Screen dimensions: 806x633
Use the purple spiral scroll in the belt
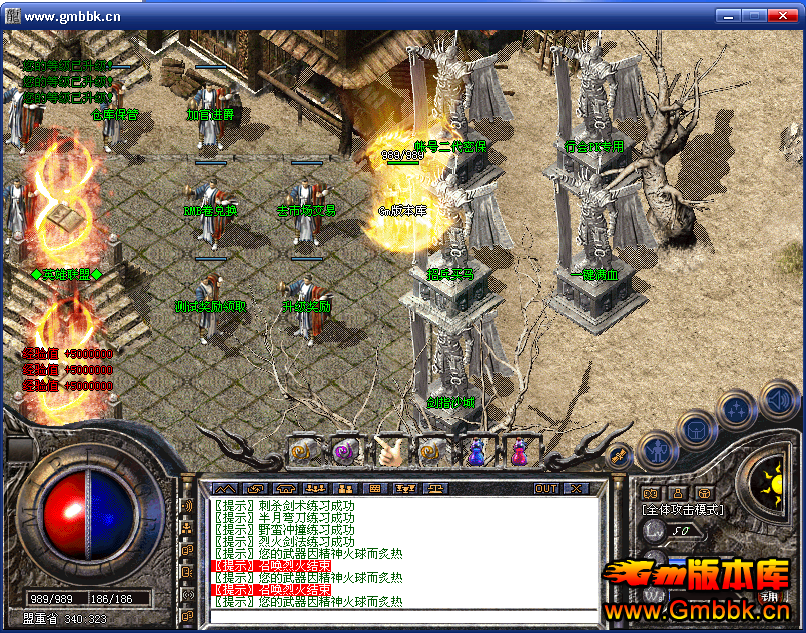(346, 452)
